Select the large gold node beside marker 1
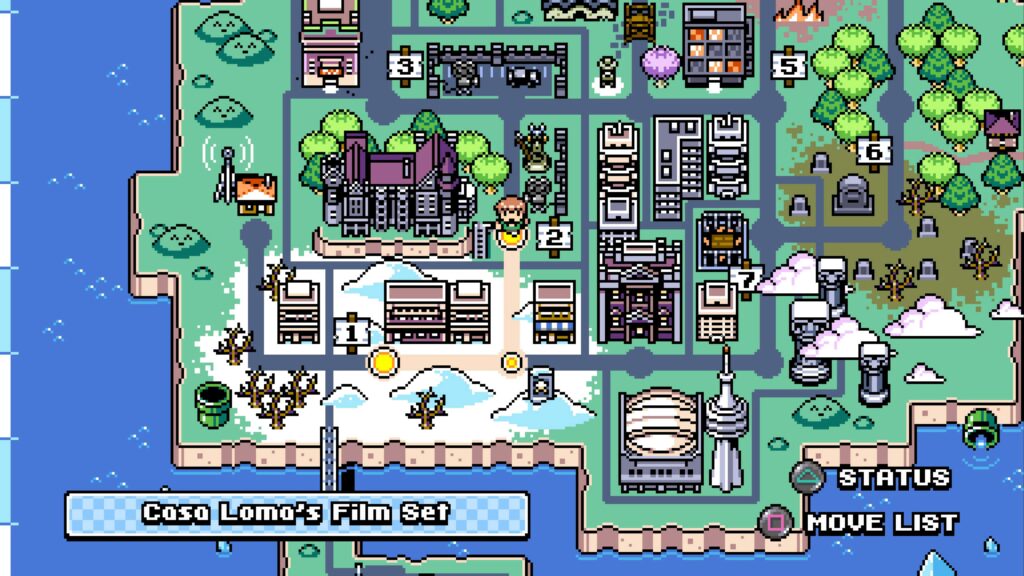1024x576 pixels. pos(383,360)
